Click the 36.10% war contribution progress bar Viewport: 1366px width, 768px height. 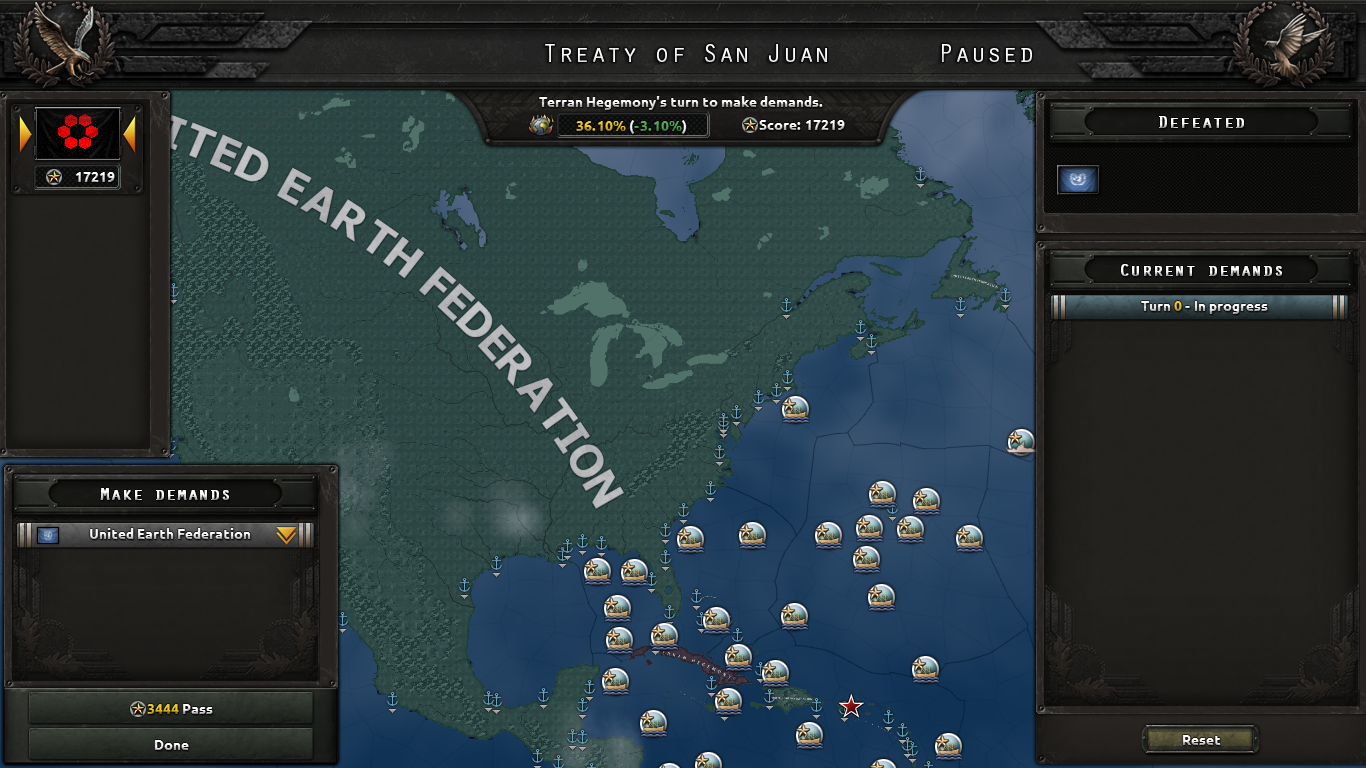point(634,125)
